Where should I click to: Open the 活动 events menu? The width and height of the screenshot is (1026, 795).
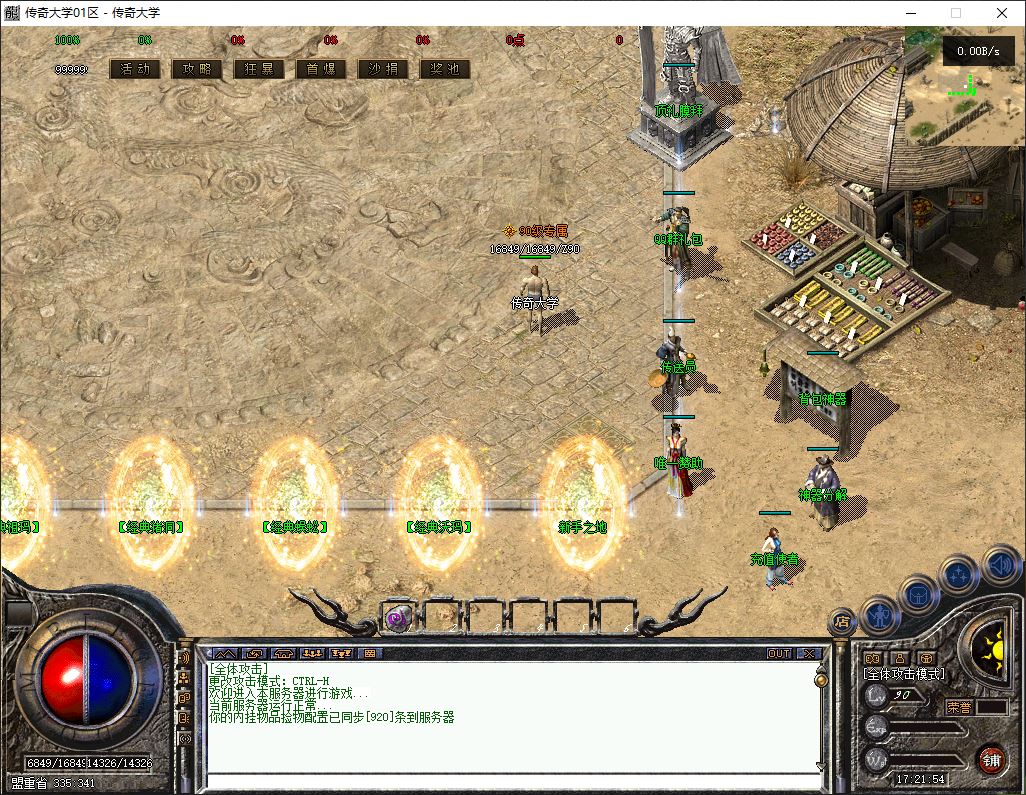tap(135, 69)
